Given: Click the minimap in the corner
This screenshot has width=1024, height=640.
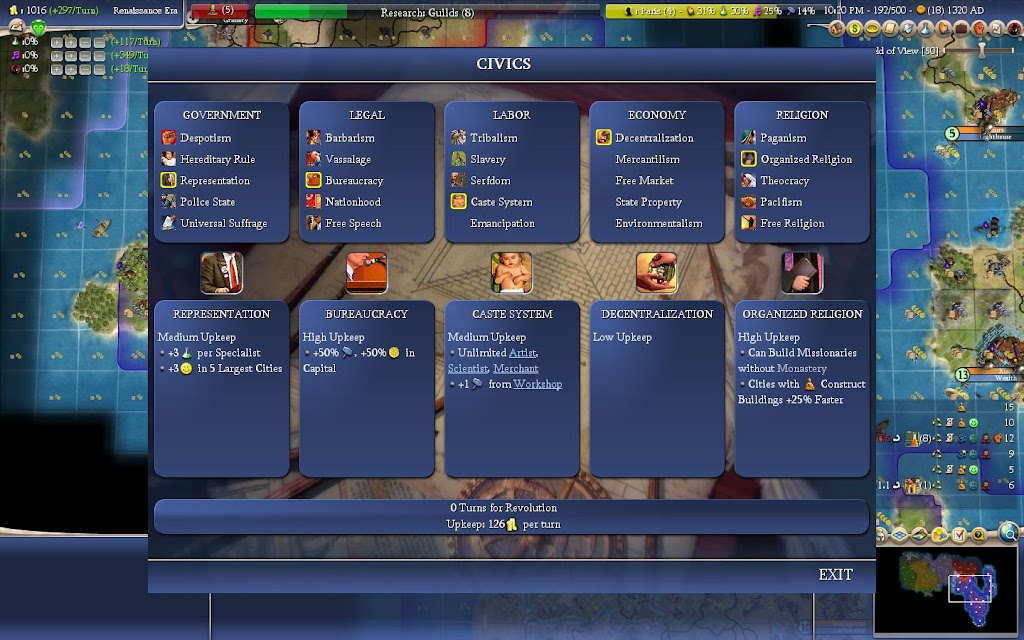Looking at the screenshot, I should click(x=947, y=590).
